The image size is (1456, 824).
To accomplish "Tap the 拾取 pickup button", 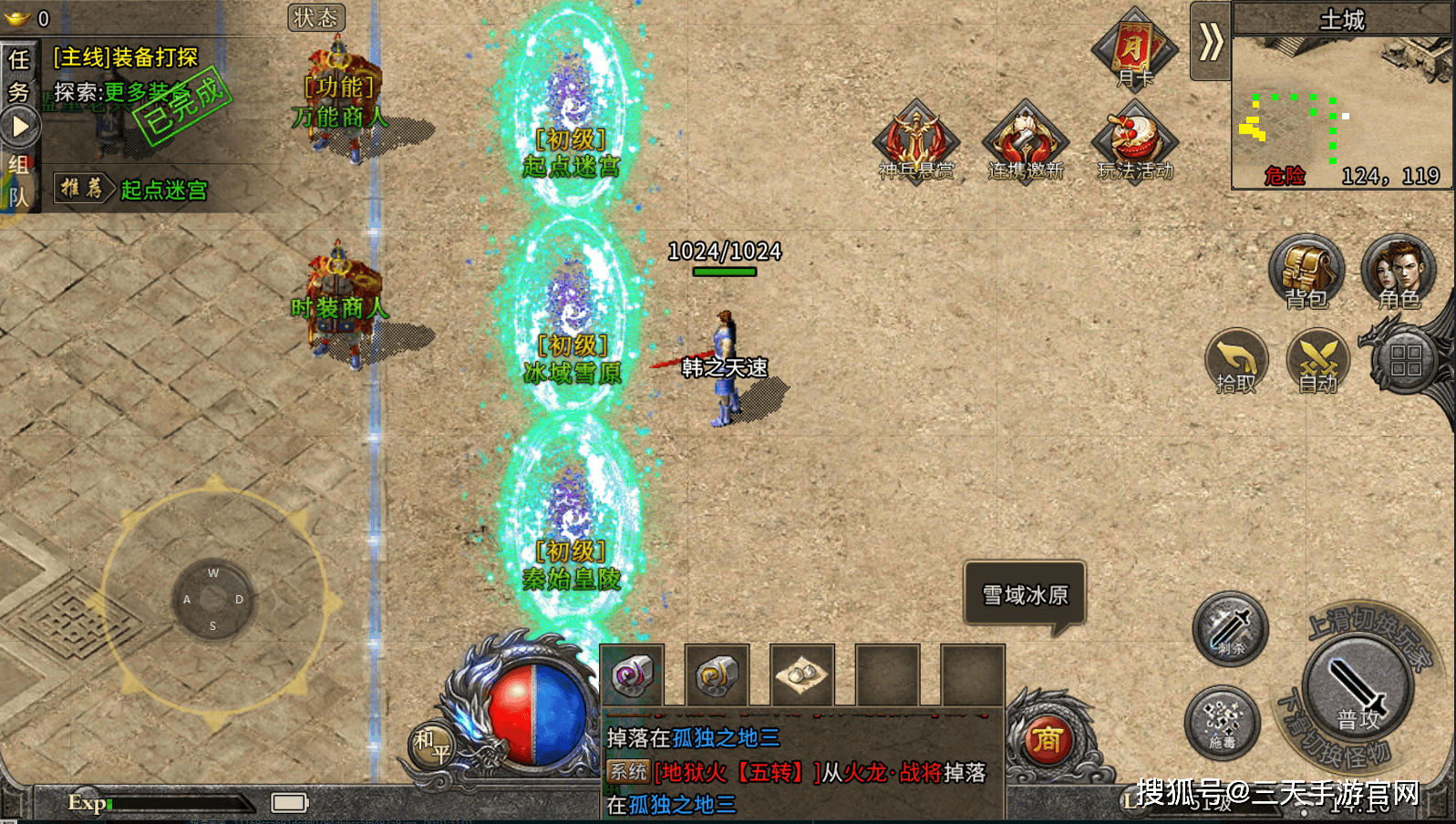I will click(1236, 361).
